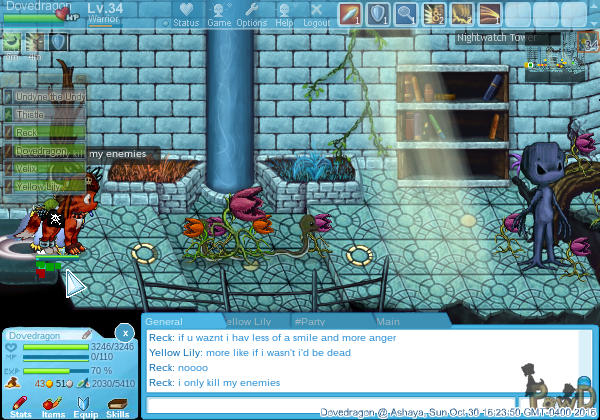Screen dimensions: 600x420
Task: Open the Skills book
Action: click(117, 405)
